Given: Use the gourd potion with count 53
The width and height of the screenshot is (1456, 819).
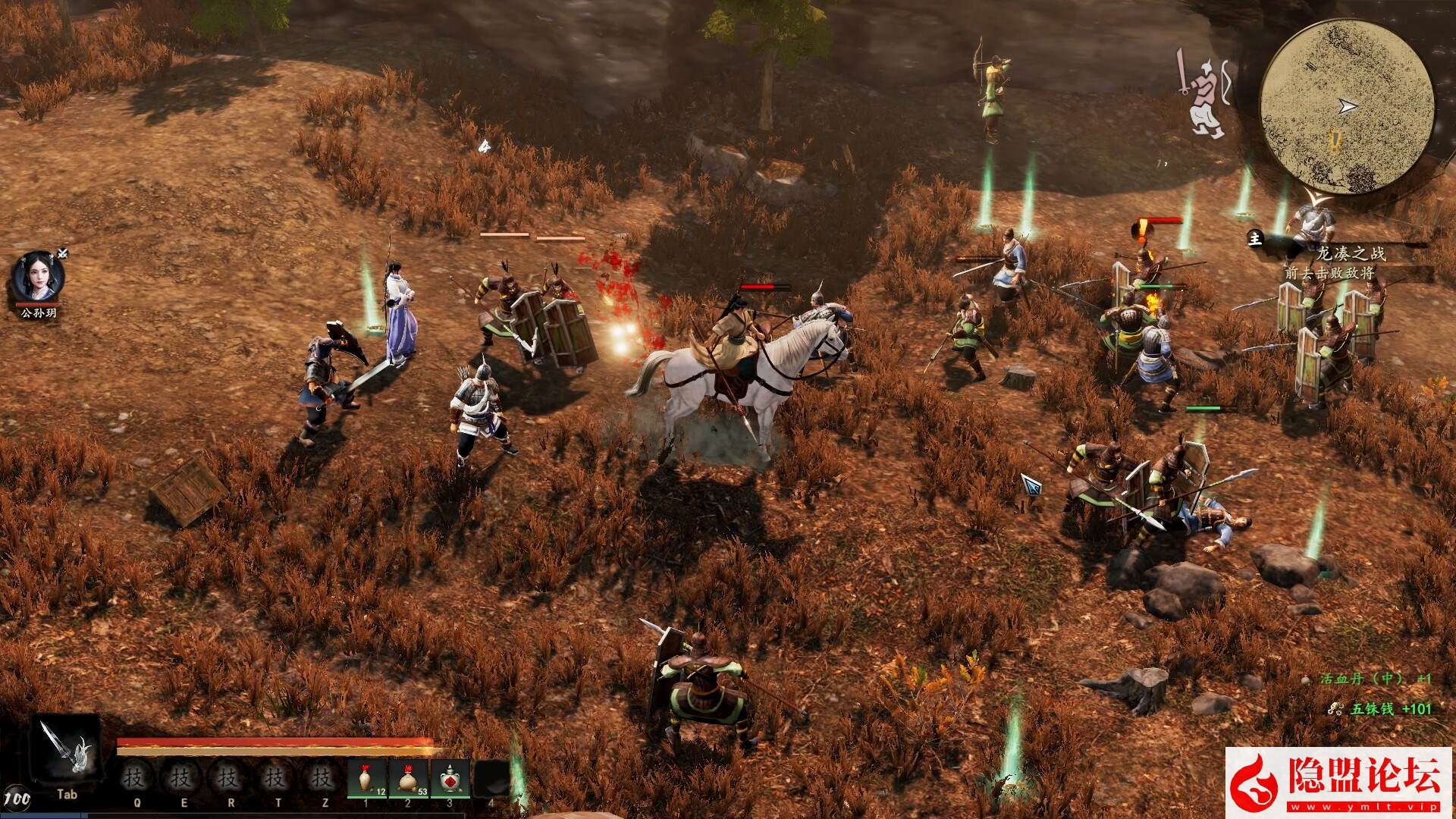Looking at the screenshot, I should (x=409, y=779).
